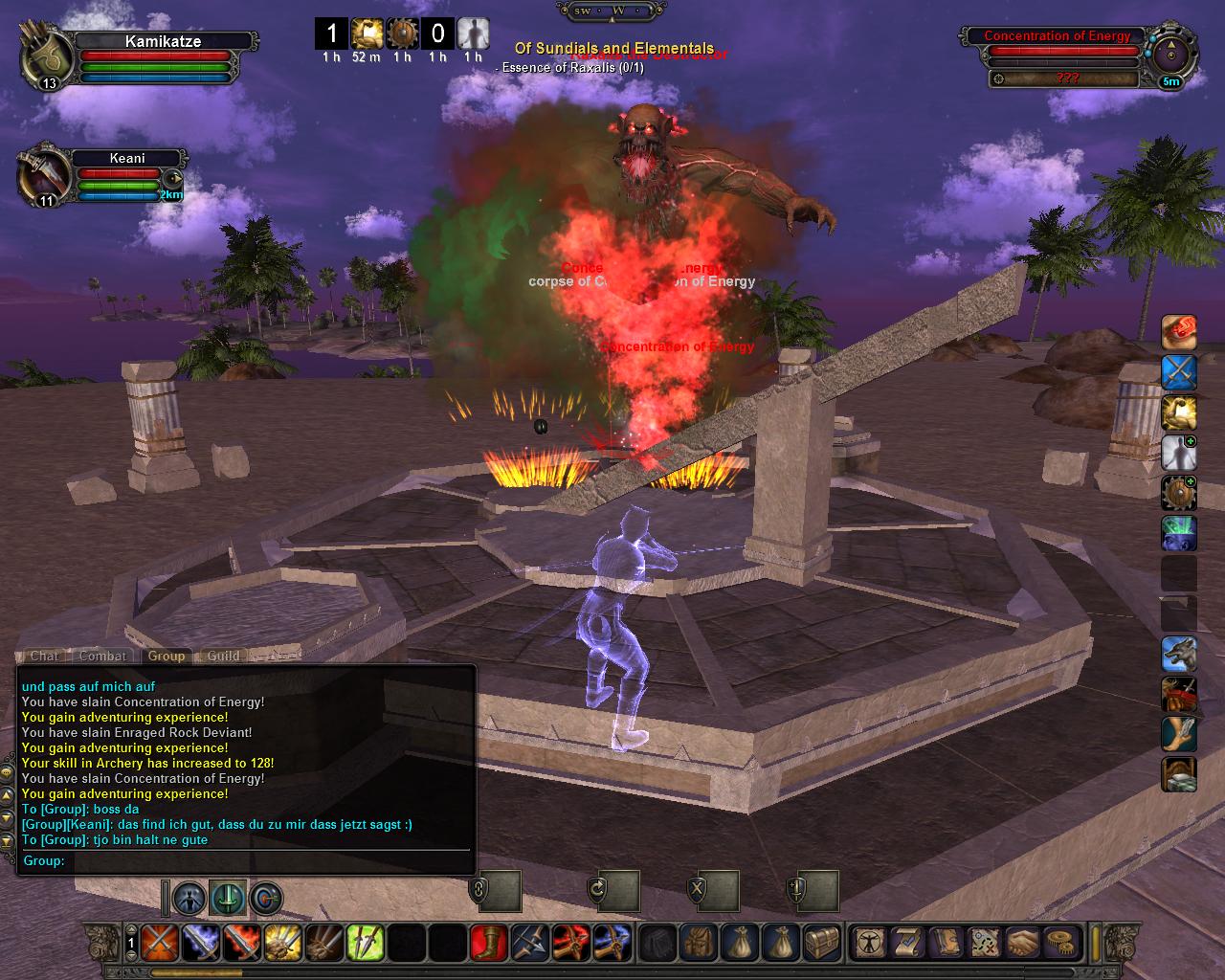This screenshot has width=1225, height=980.
Task: Switch to the Combat chat tab
Action: 102,656
